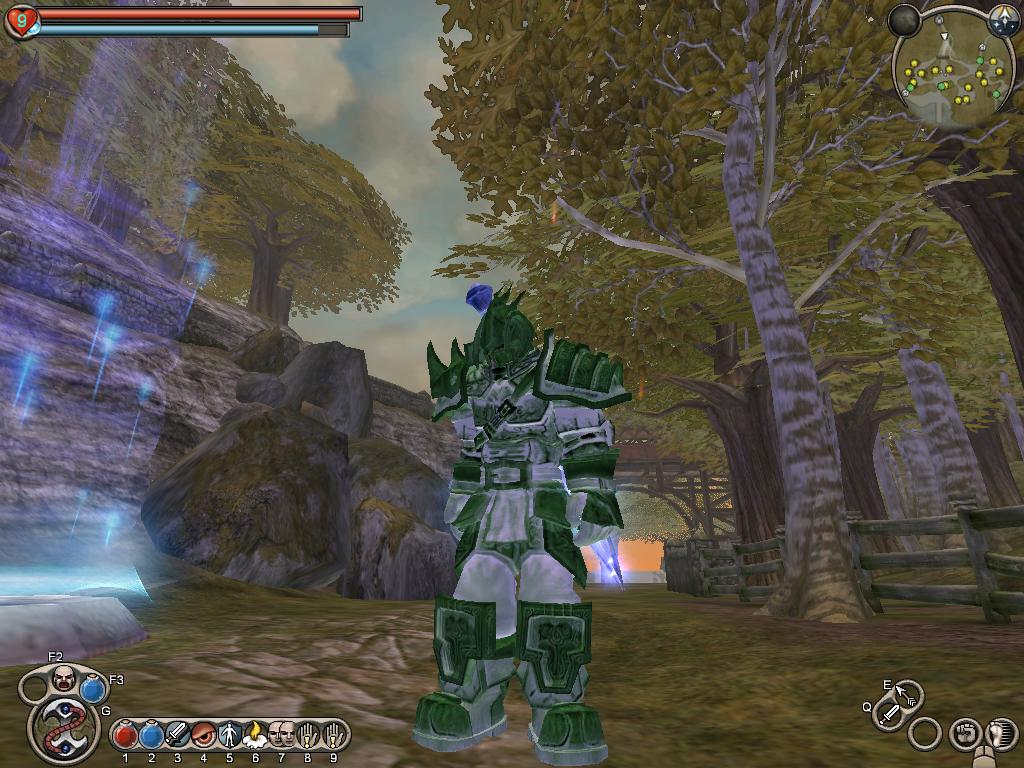The height and width of the screenshot is (768, 1024).
Task: Click the clenched fist action icon
Action: coord(964,734)
